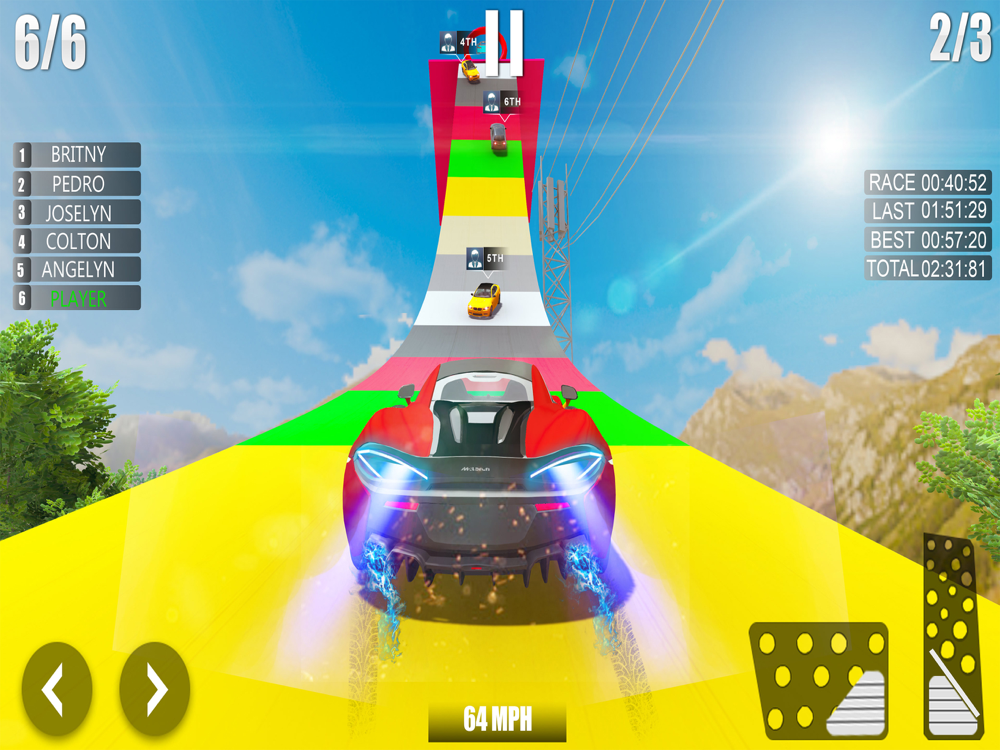Click Angelyn's standings entry
The width and height of the screenshot is (1000, 750).
[77, 269]
